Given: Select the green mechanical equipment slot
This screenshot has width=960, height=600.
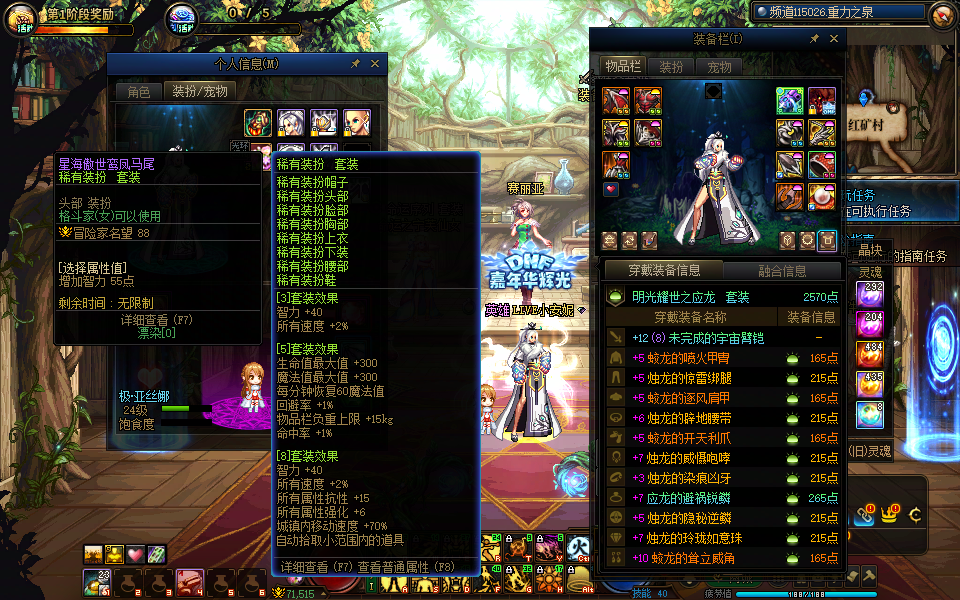Looking at the screenshot, I should [x=790, y=101].
